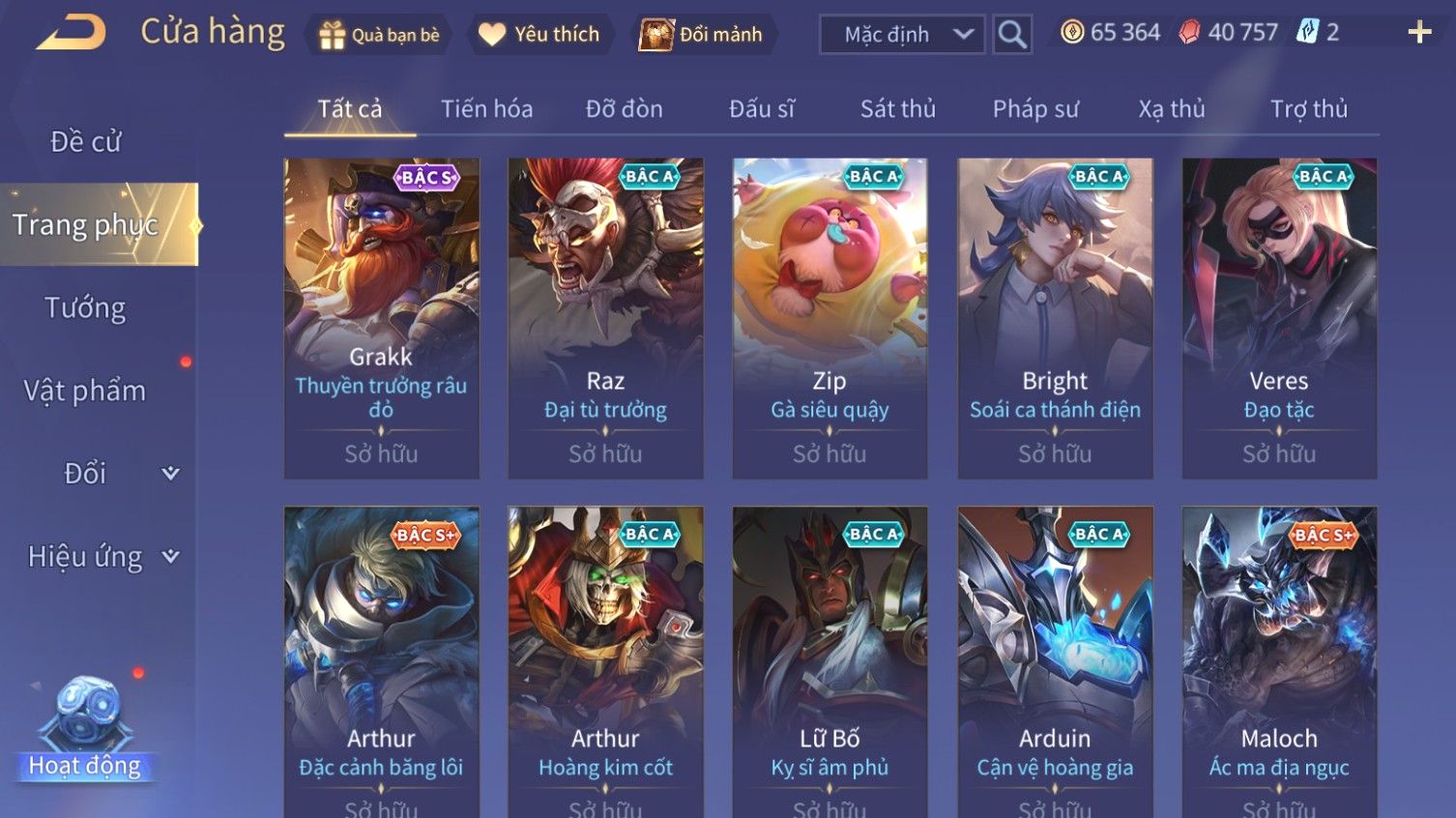This screenshot has width=1456, height=818.
Task: Switch to the Đỡ đòn tab
Action: point(624,109)
